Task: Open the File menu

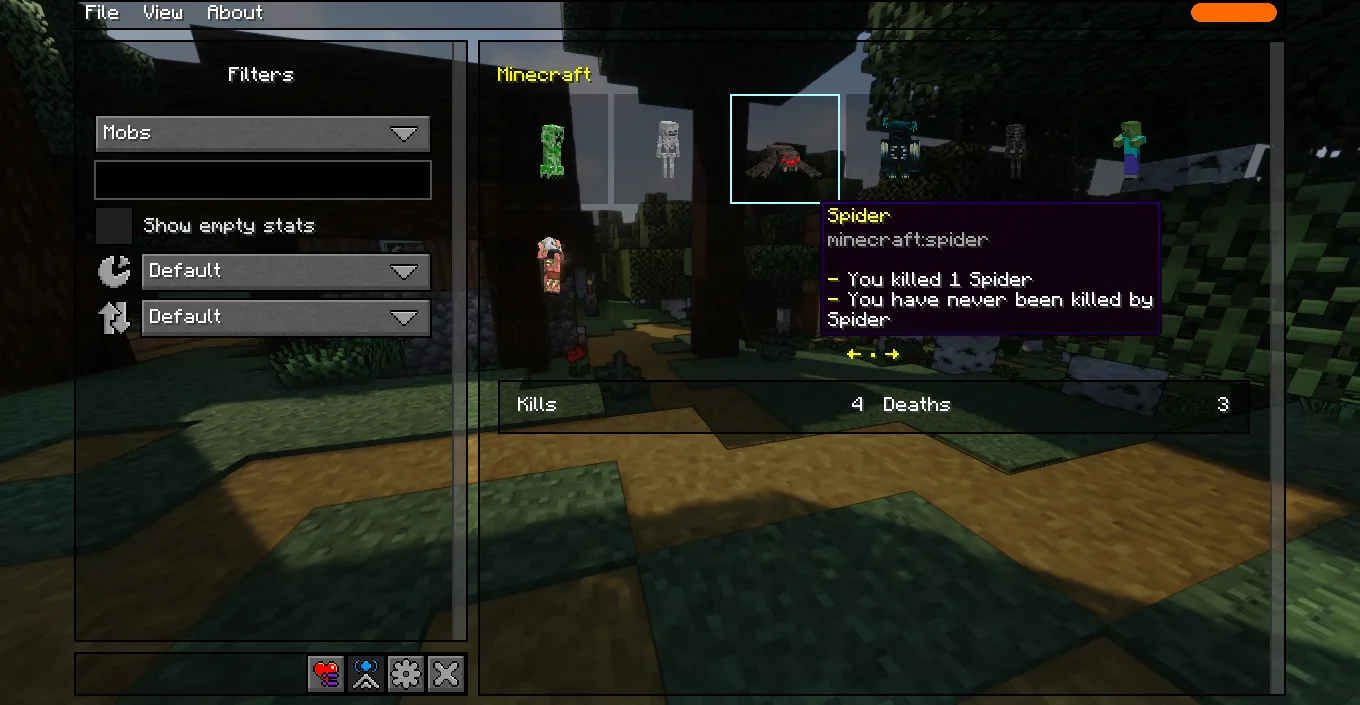Action: pyautogui.click(x=102, y=13)
